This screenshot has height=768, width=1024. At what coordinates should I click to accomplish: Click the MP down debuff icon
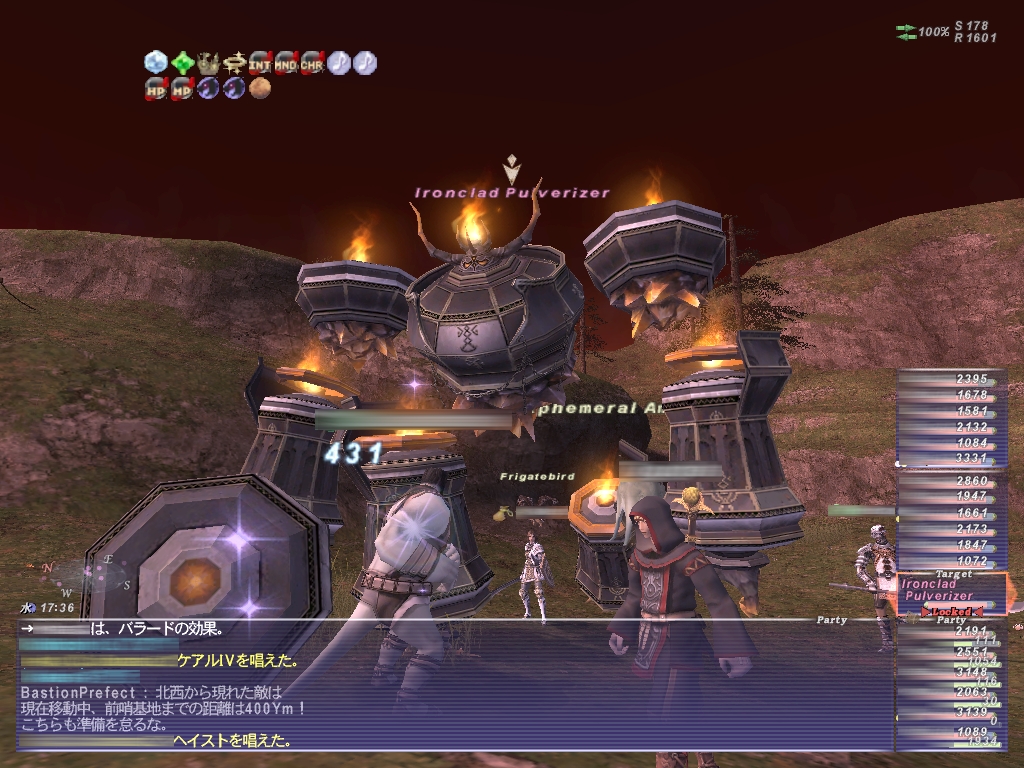pyautogui.click(x=182, y=88)
